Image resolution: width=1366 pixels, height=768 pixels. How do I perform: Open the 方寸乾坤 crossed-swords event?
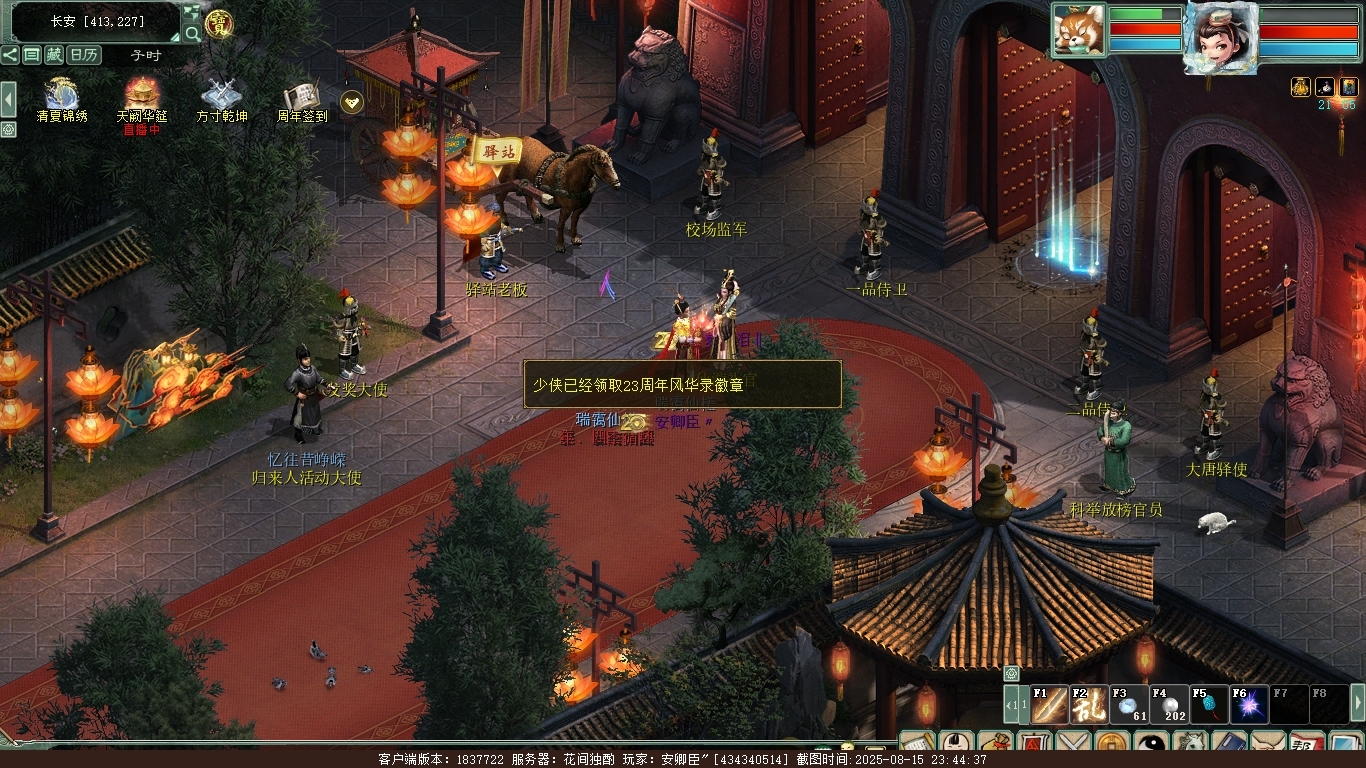(221, 95)
